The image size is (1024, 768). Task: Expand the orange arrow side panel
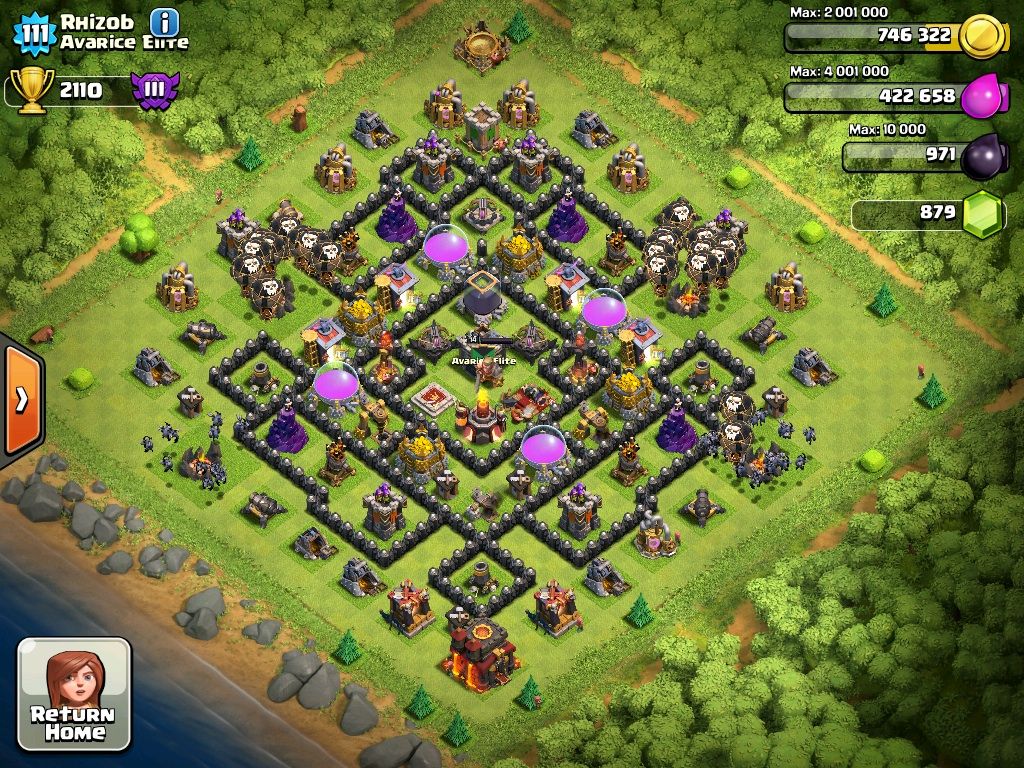[21, 400]
